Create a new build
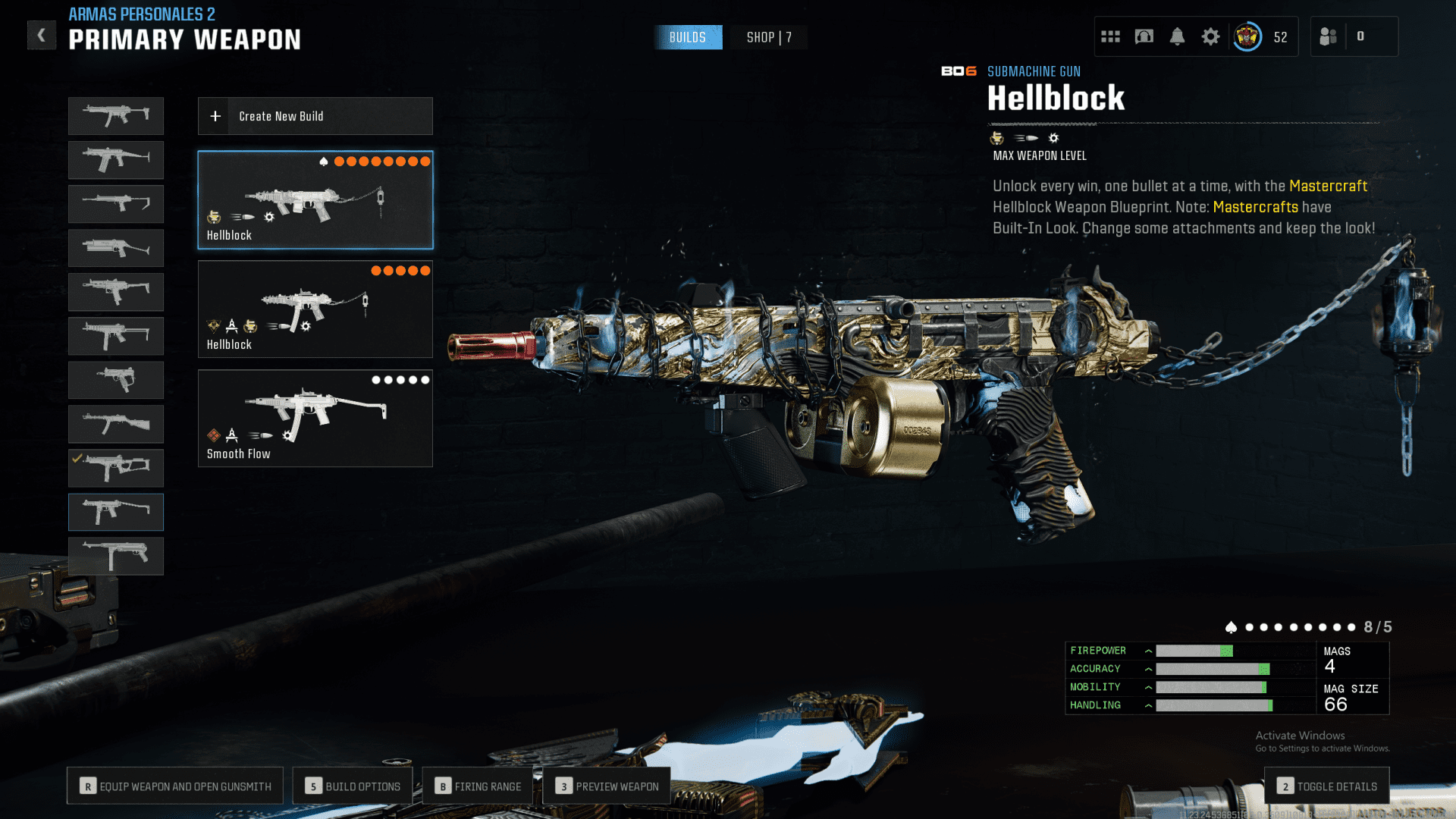 click(x=315, y=116)
